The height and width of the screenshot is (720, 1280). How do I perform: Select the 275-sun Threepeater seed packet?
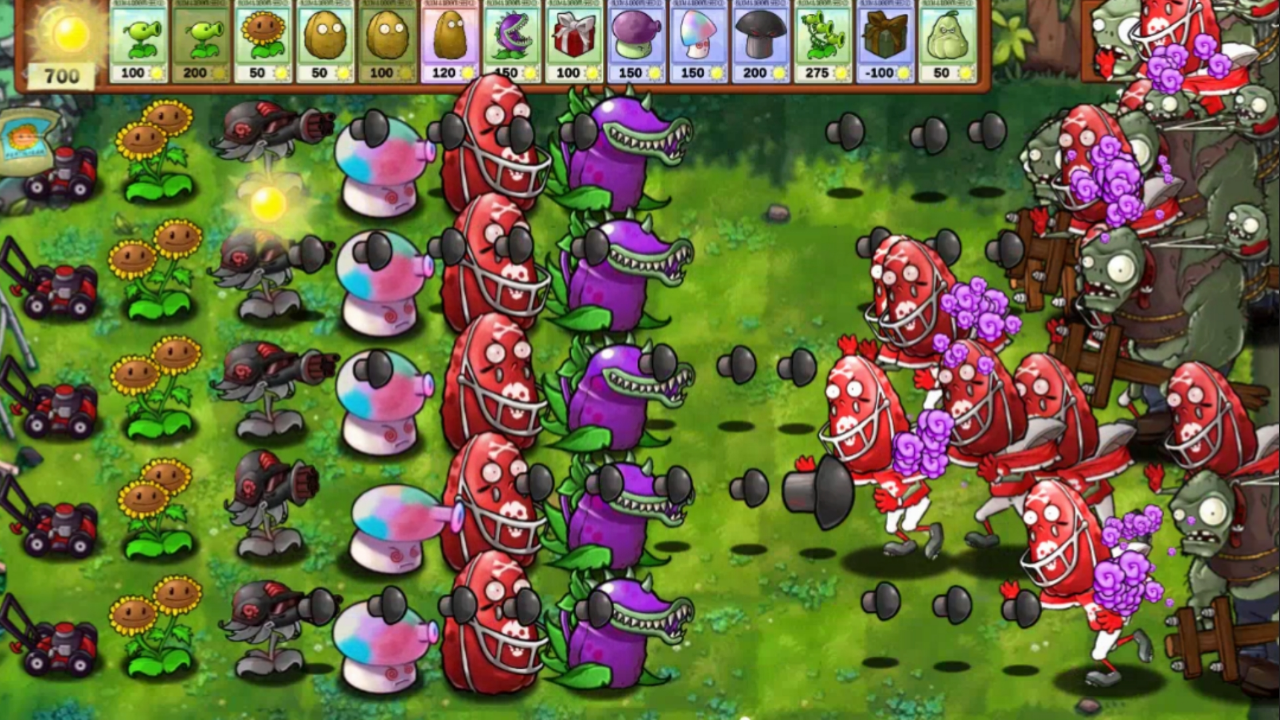(822, 40)
